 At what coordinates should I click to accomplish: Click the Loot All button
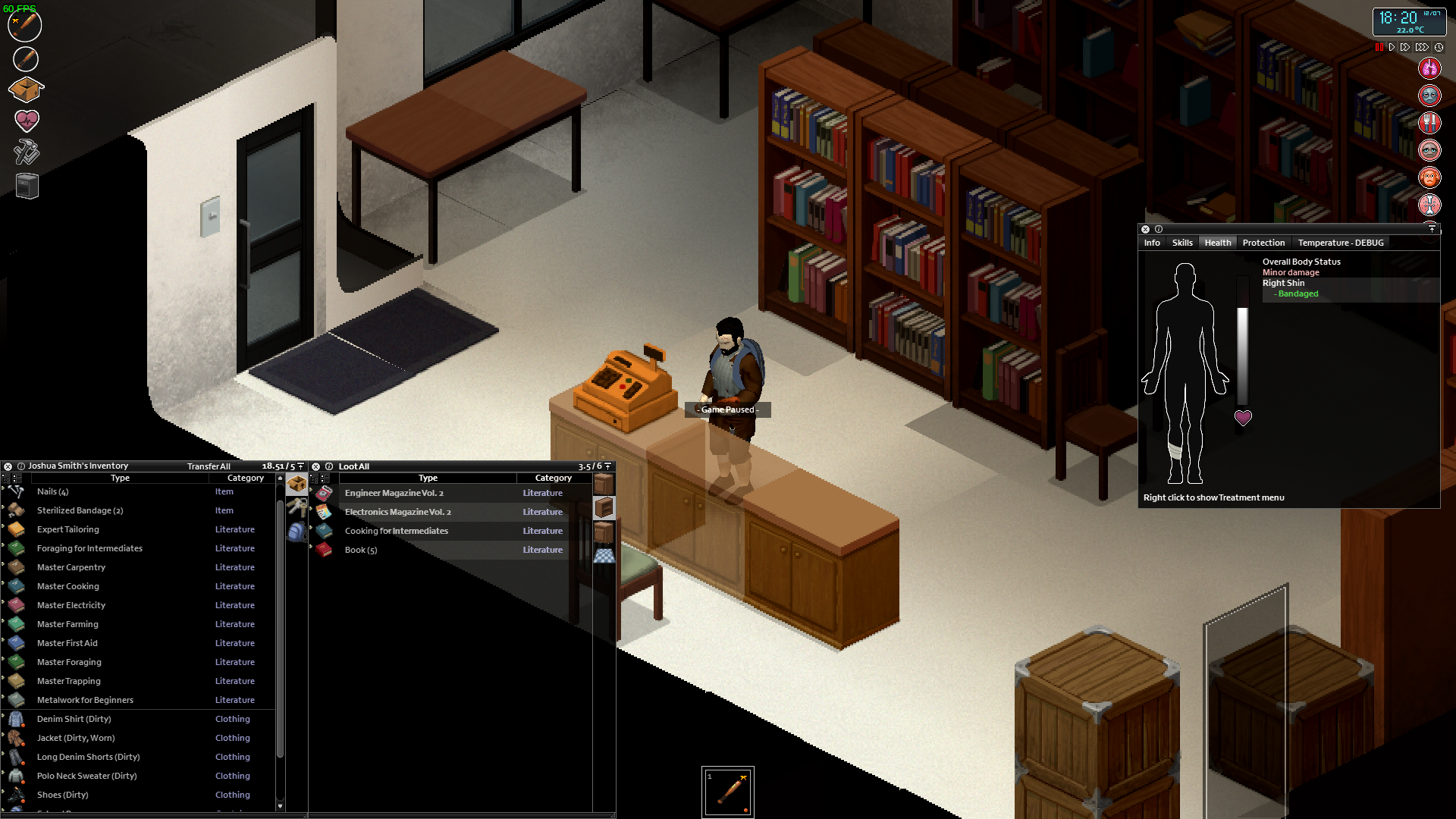coord(354,466)
